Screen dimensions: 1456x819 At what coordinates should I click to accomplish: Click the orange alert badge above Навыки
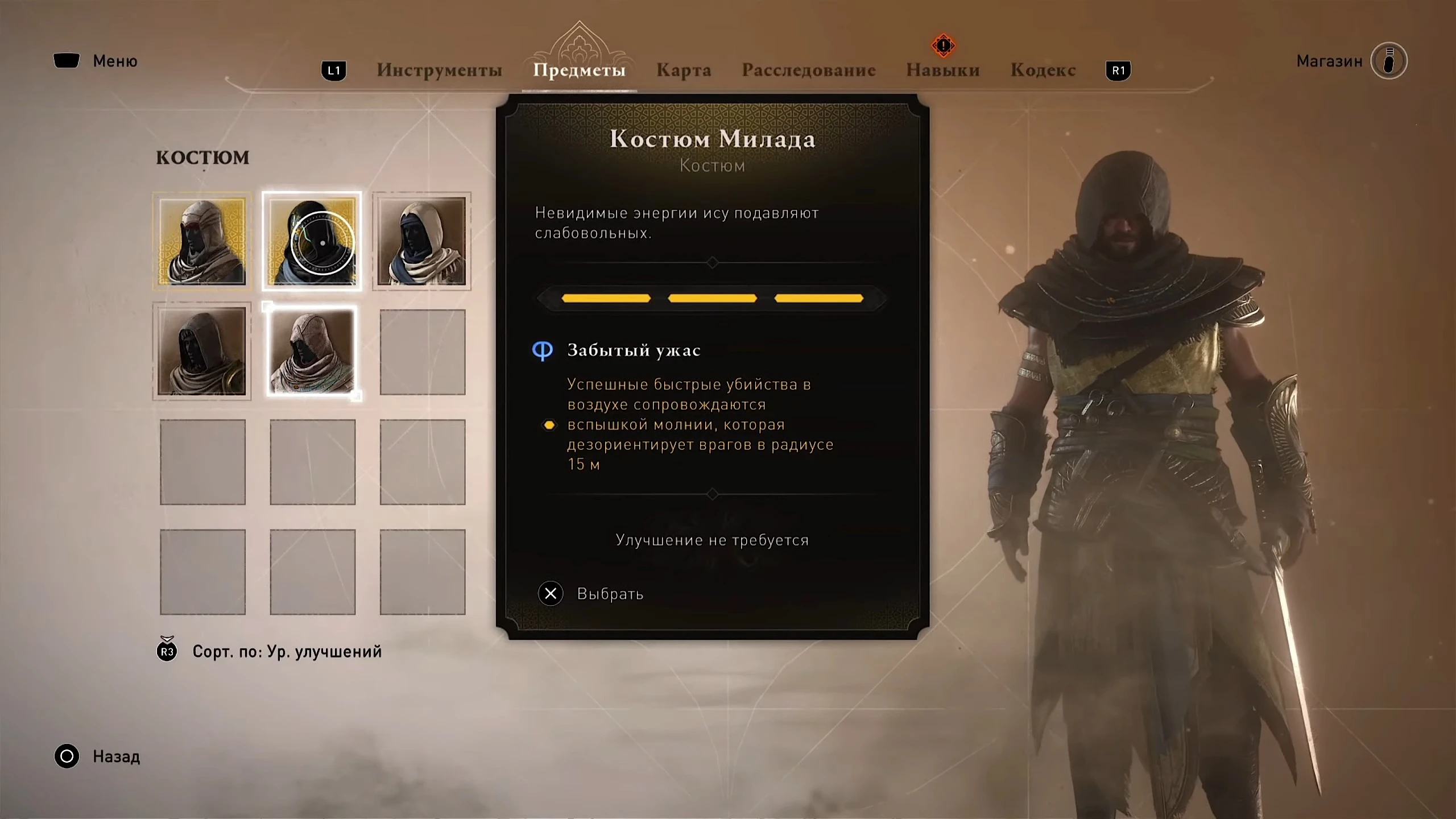point(942,45)
